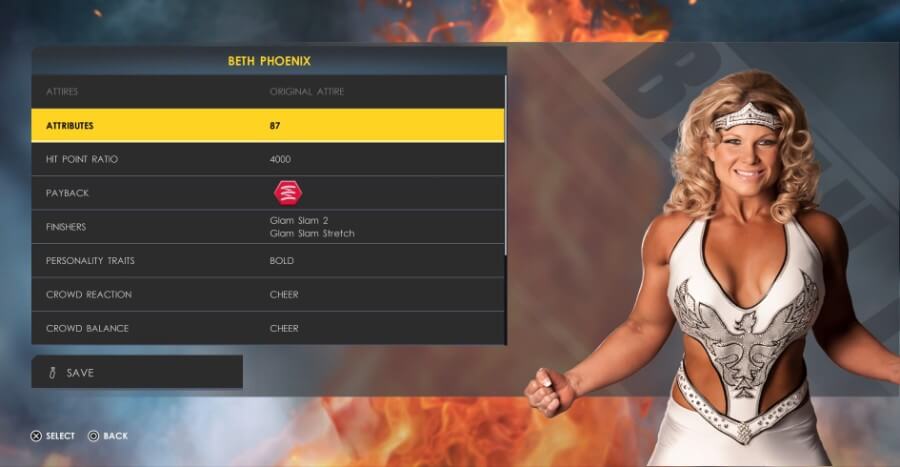Click the red Payback ability icon
This screenshot has height=467, width=900.
(x=288, y=193)
